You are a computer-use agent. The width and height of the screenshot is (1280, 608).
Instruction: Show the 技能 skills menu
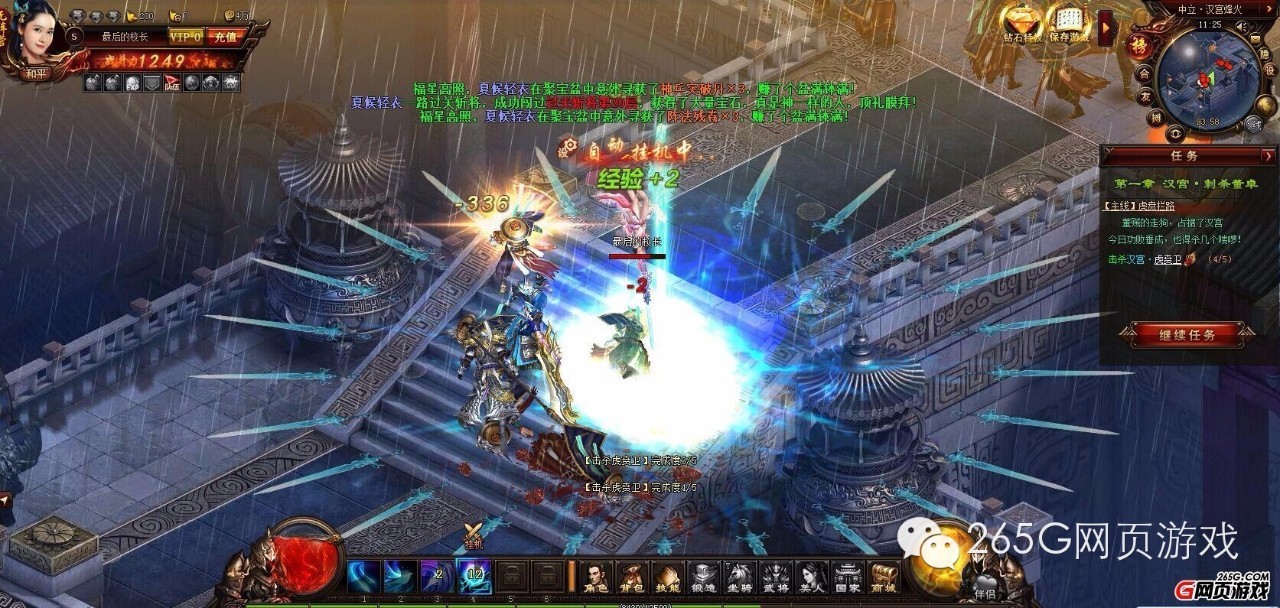(x=667, y=577)
